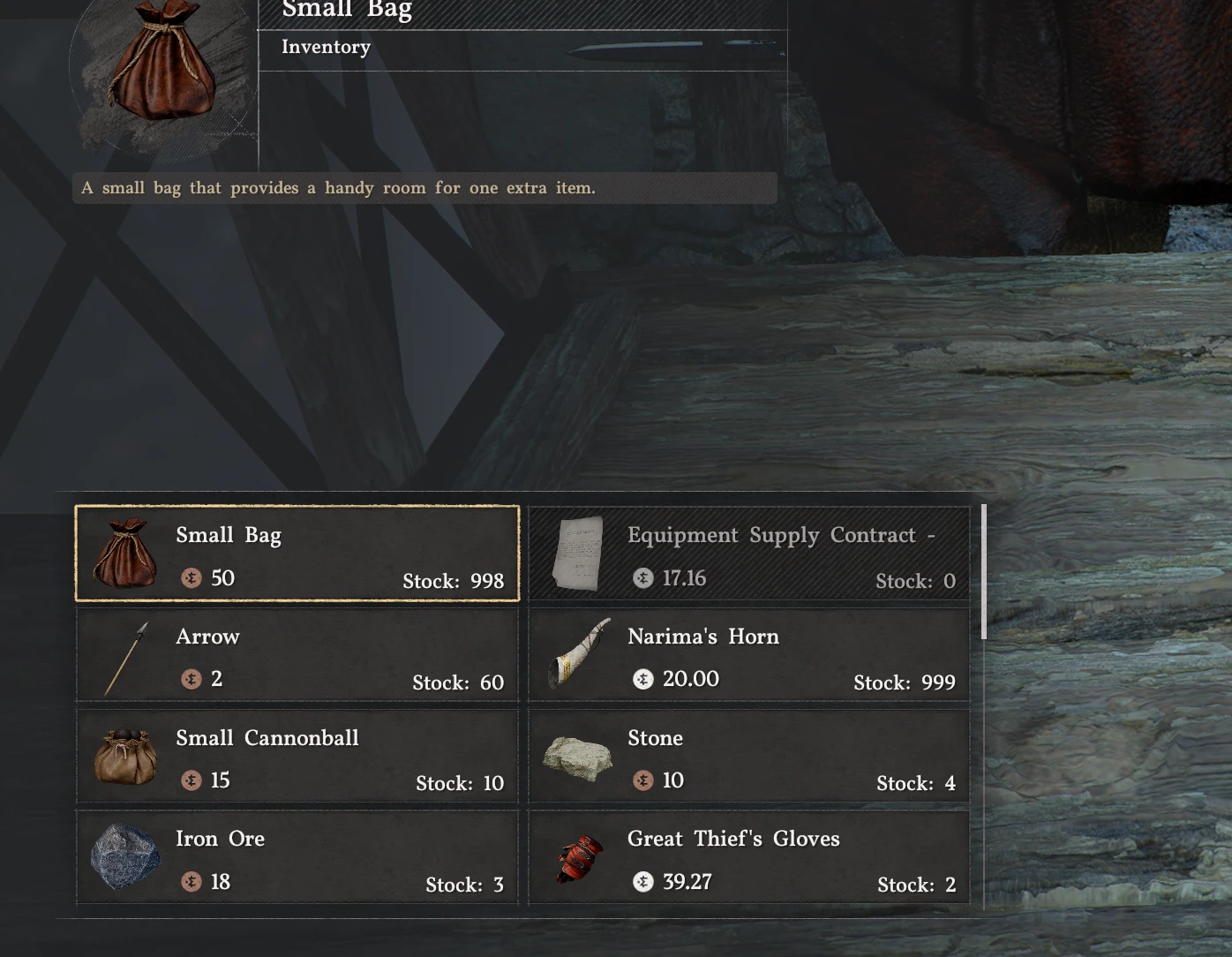Screen dimensions: 1232x957
Task: Choose the Stone shop item
Action: [x=749, y=757]
